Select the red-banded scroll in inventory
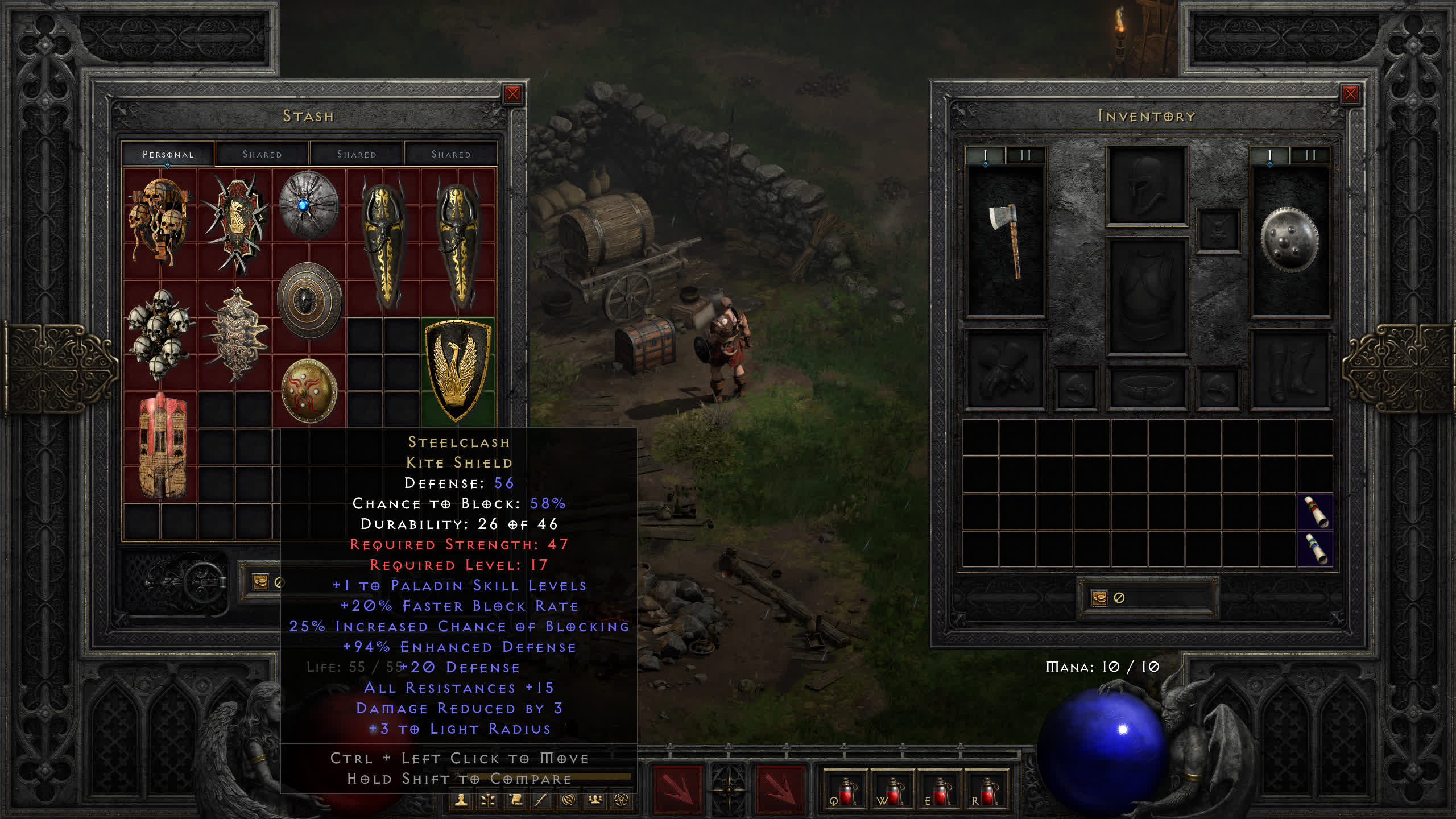This screenshot has width=1456, height=819. [1315, 512]
